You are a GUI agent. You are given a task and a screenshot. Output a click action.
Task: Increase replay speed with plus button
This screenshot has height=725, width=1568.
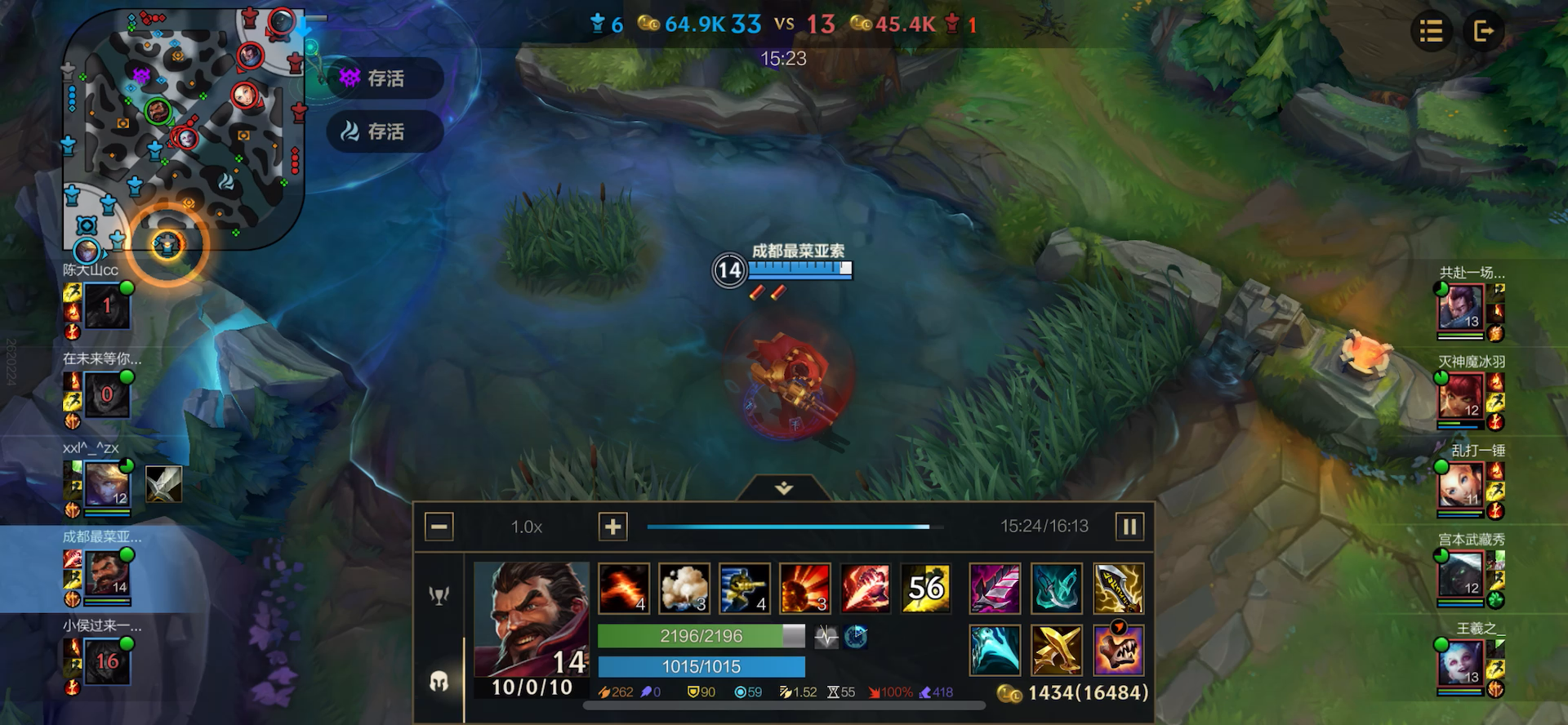(x=612, y=527)
